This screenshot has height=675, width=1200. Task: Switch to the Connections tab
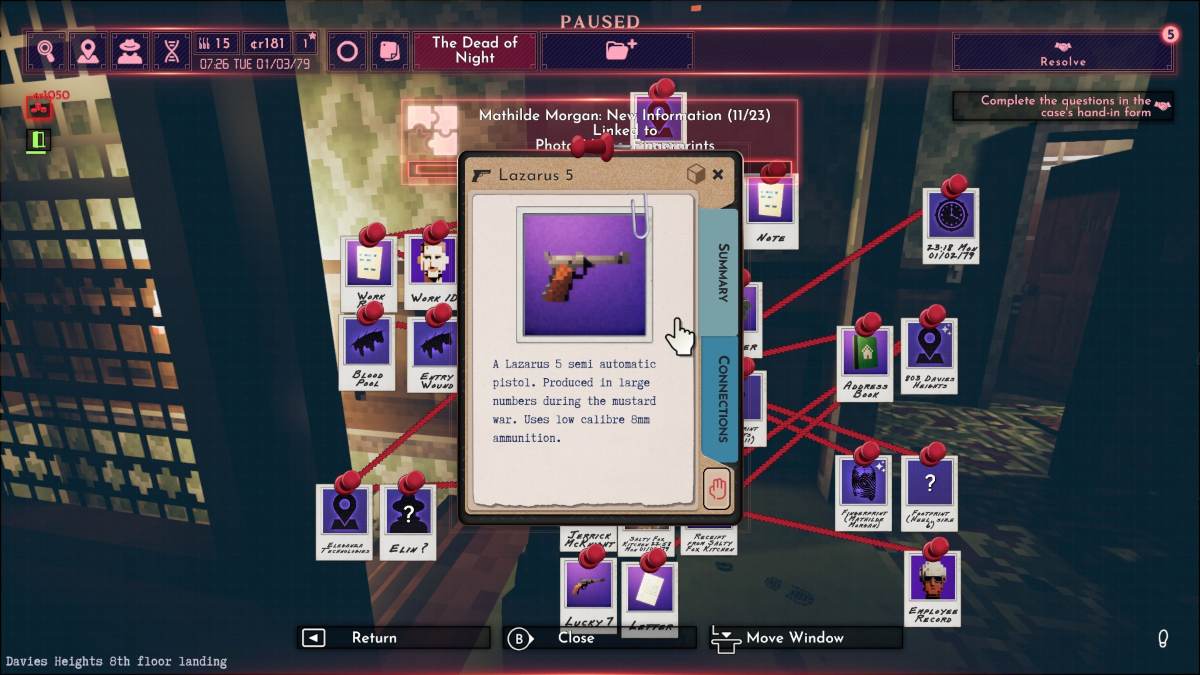pos(721,398)
